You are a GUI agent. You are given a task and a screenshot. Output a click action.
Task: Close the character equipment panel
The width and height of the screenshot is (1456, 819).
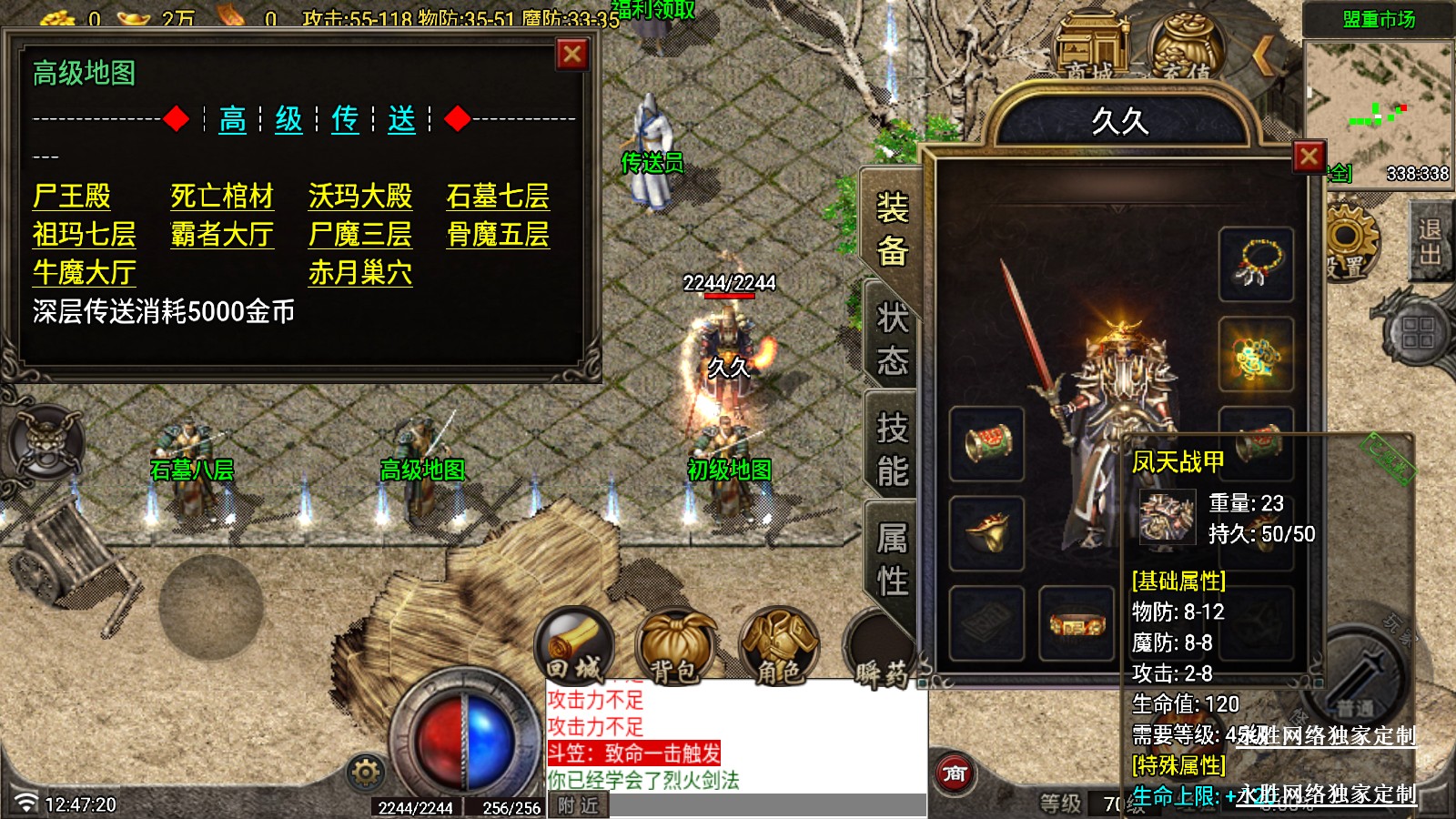pos(1309,157)
